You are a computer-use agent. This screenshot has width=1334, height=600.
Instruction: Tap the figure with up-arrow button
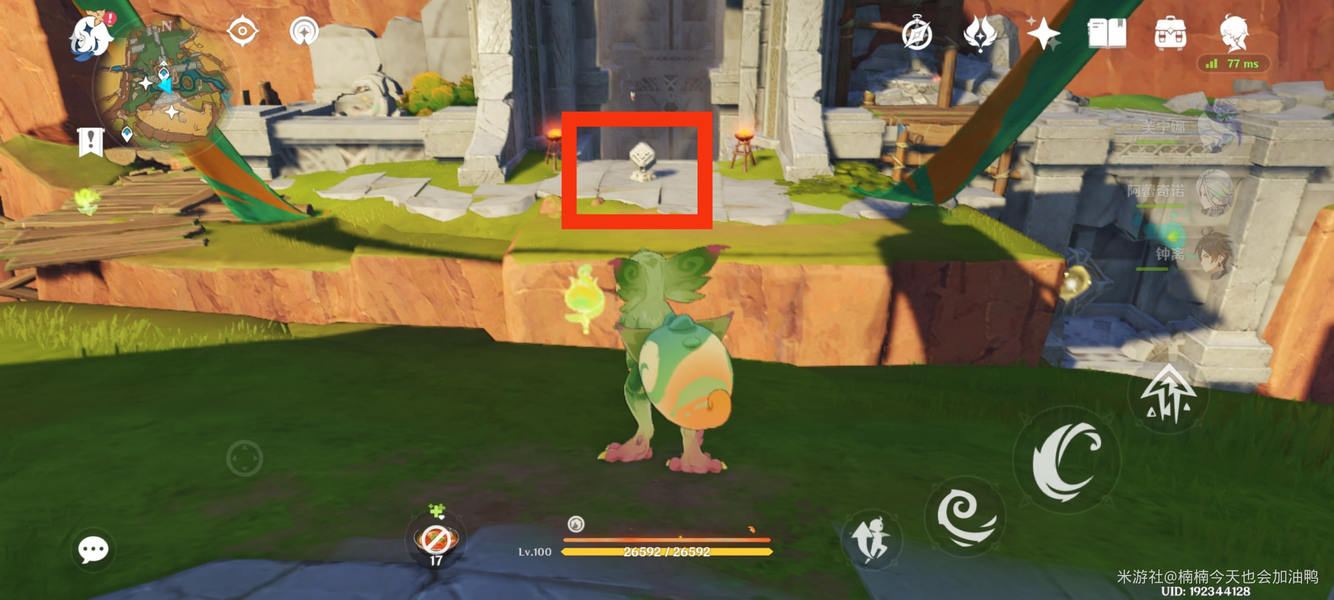click(871, 540)
